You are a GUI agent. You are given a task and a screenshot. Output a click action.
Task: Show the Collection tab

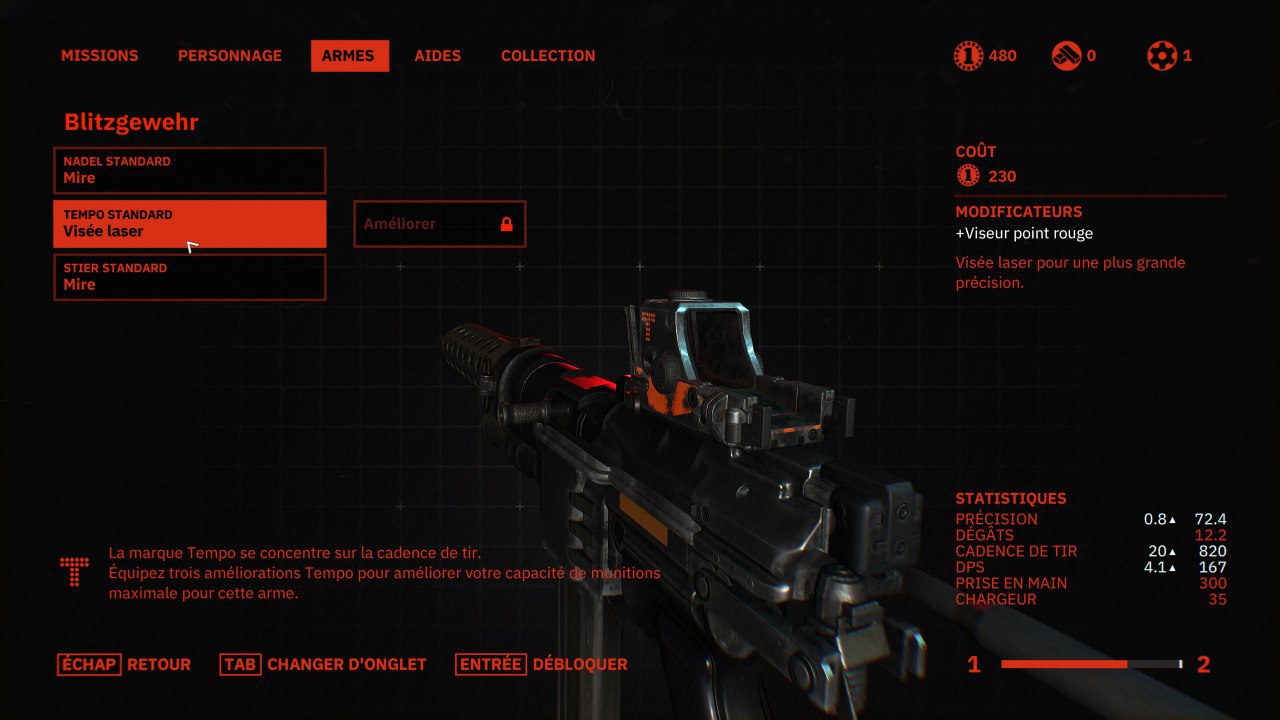[x=548, y=56]
